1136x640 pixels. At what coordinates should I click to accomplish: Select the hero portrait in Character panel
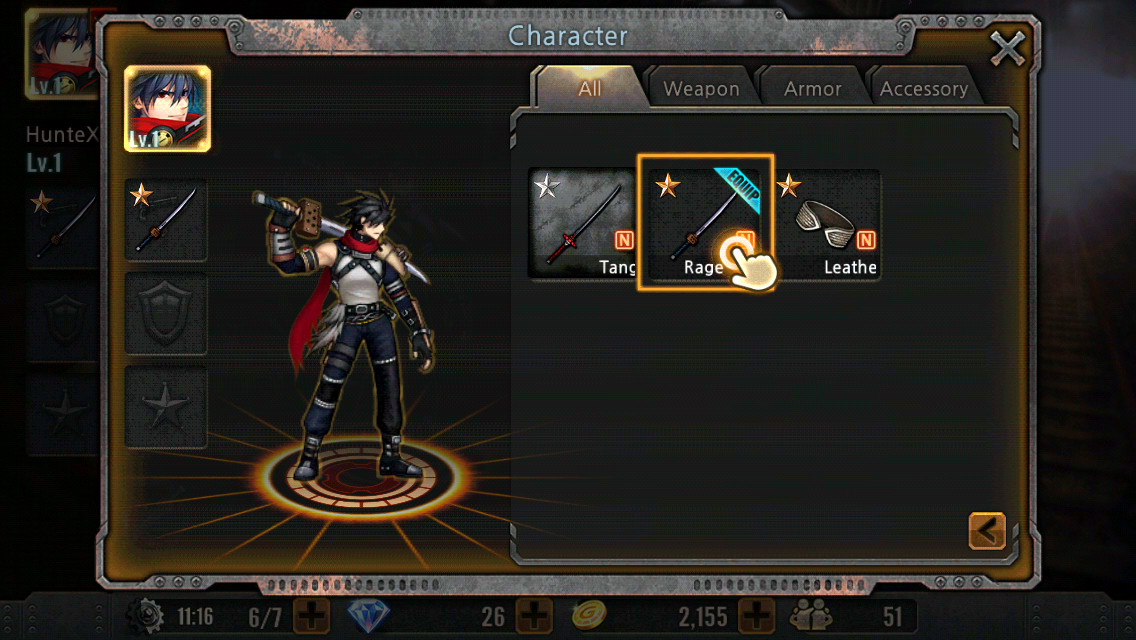167,109
